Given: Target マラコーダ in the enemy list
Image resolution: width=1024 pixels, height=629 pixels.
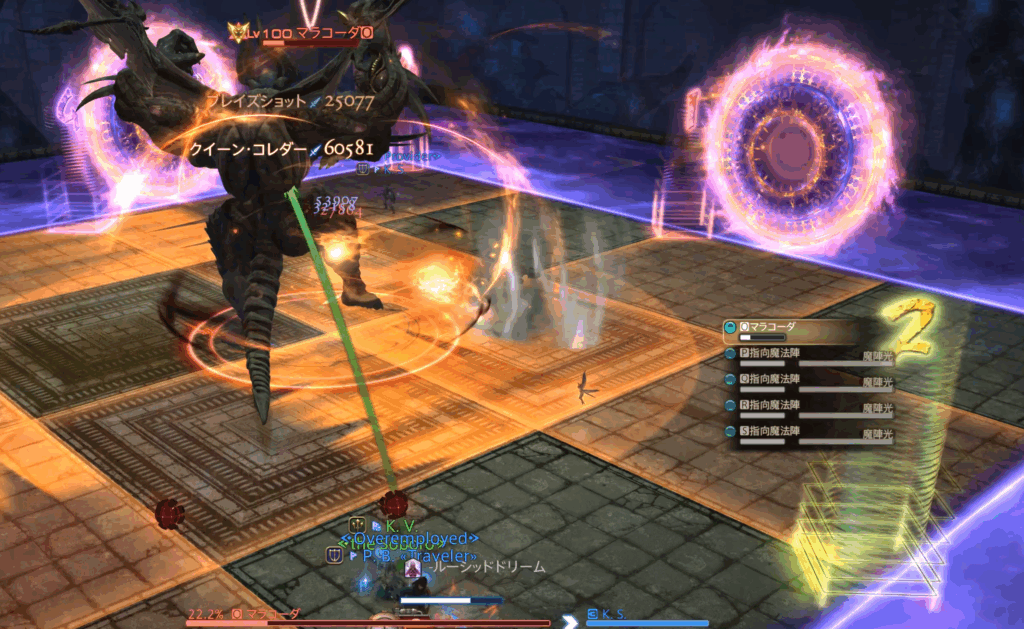Looking at the screenshot, I should [790, 328].
